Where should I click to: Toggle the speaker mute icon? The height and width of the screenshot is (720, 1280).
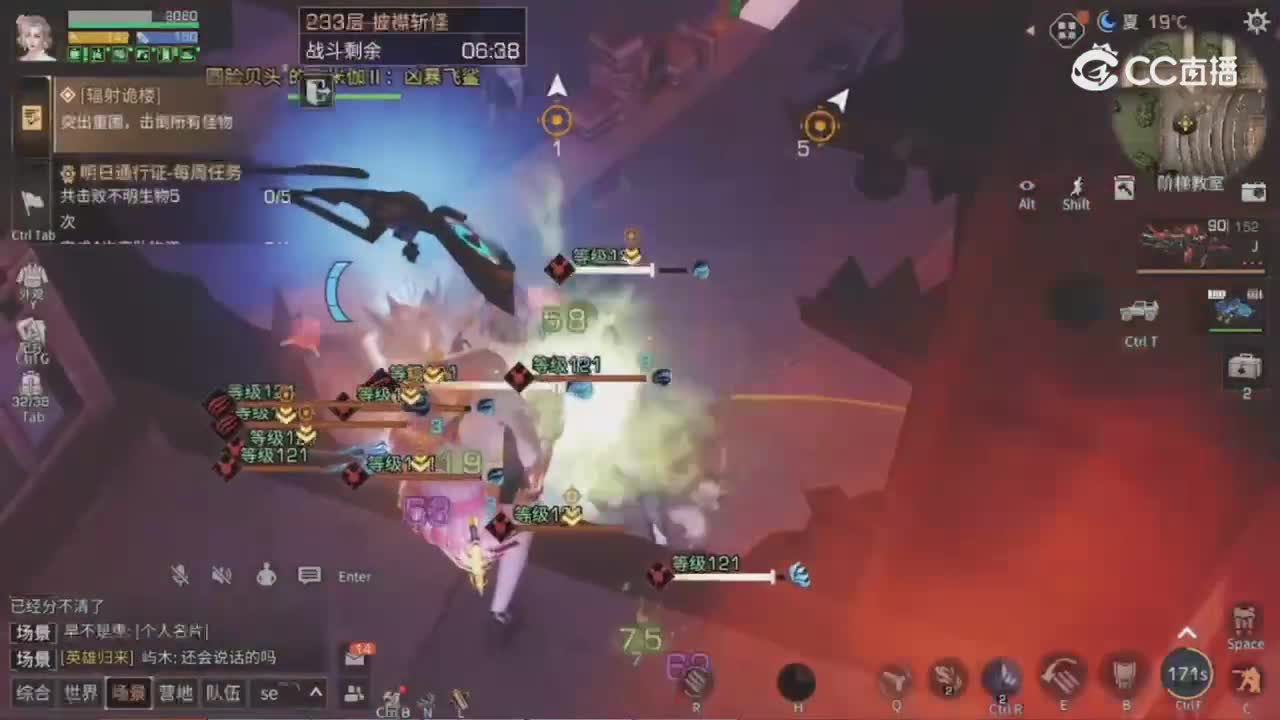[x=222, y=576]
